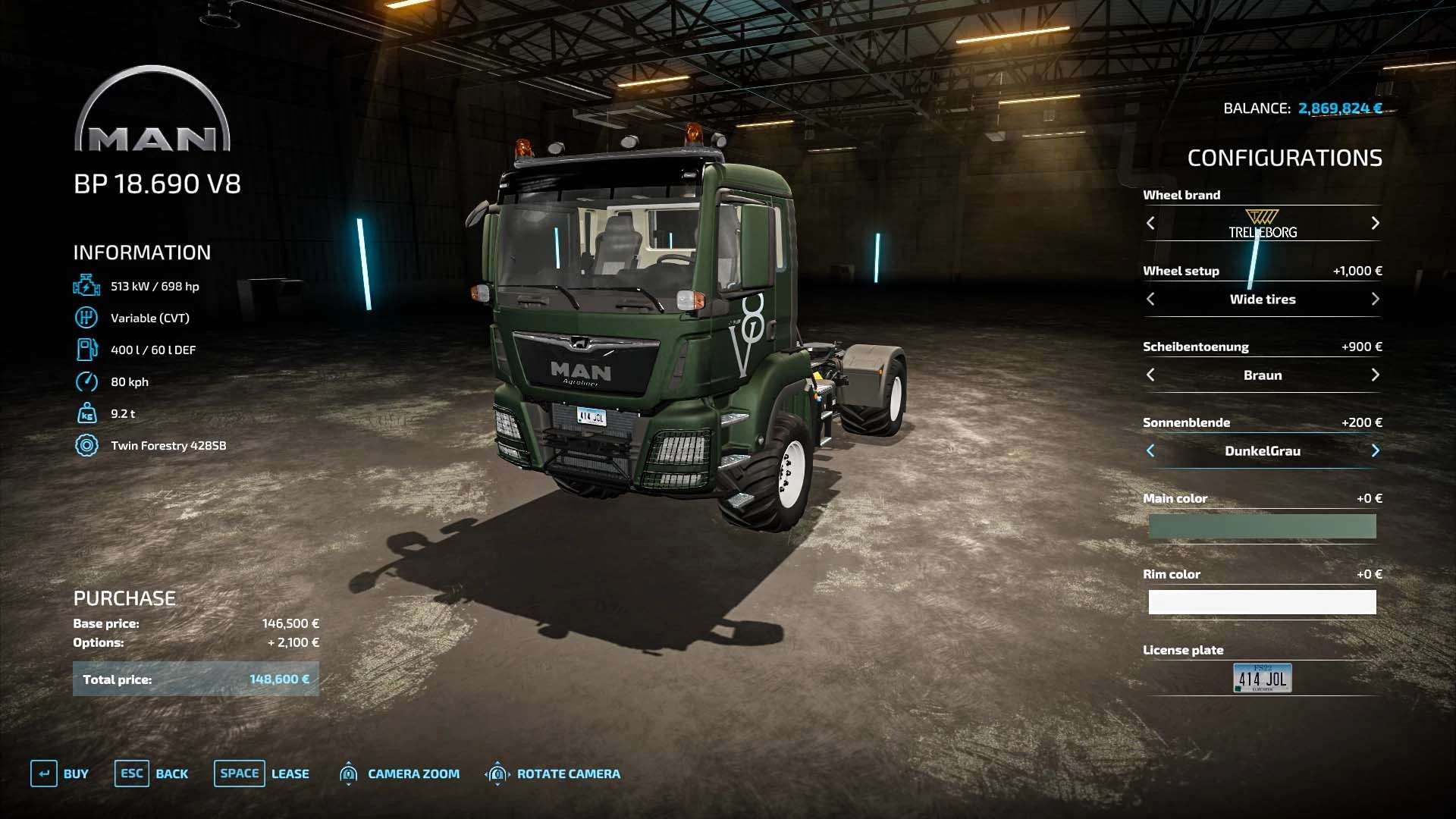Screen dimensions: 1456x819
Task: Pick previous Sonnenblende color
Action: [1150, 450]
